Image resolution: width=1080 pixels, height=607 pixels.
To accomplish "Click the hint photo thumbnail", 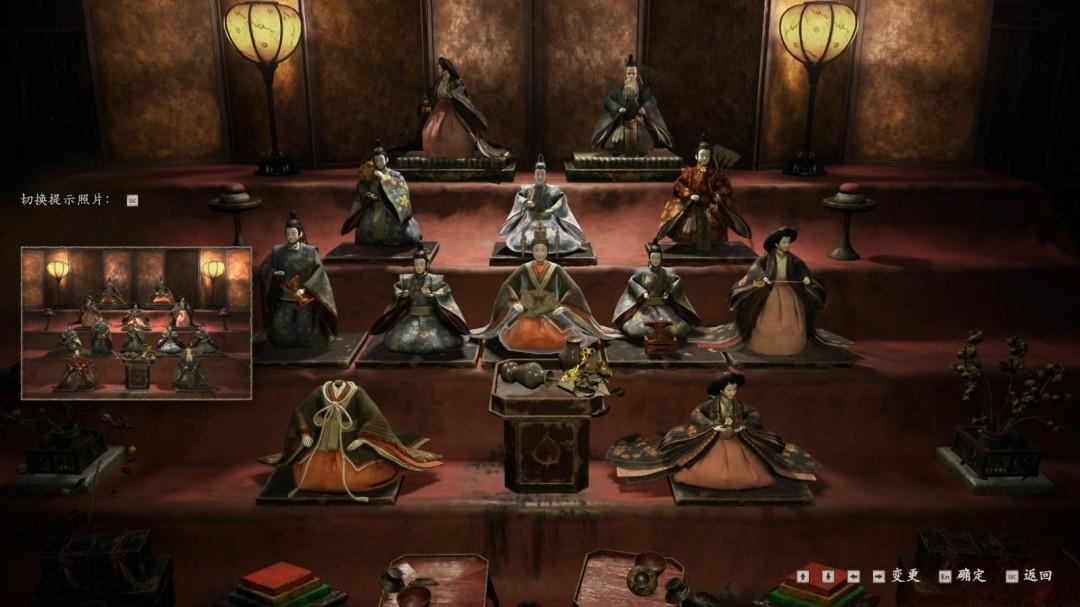I will [x=136, y=322].
